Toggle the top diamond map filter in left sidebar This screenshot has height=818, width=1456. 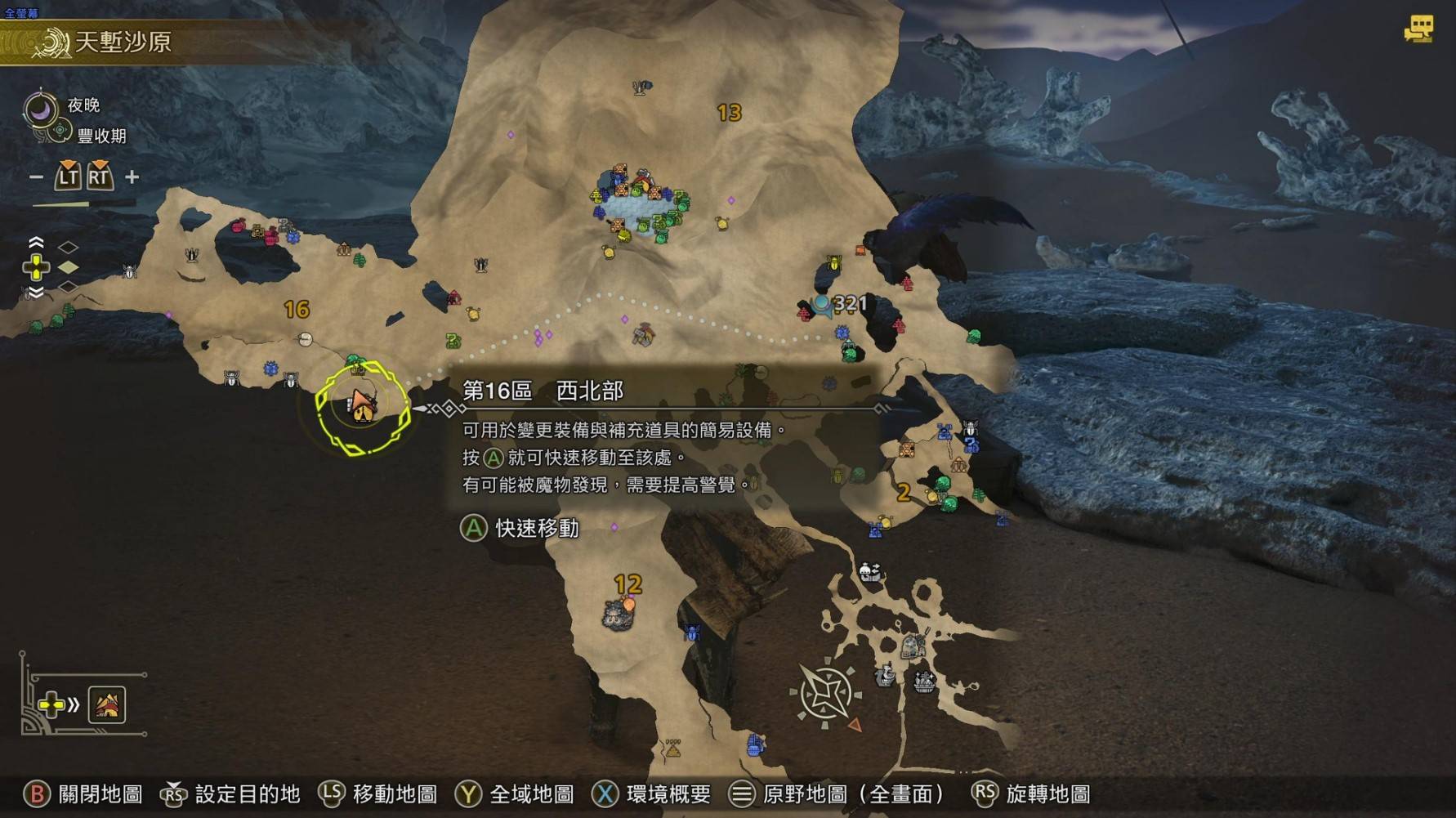point(68,246)
